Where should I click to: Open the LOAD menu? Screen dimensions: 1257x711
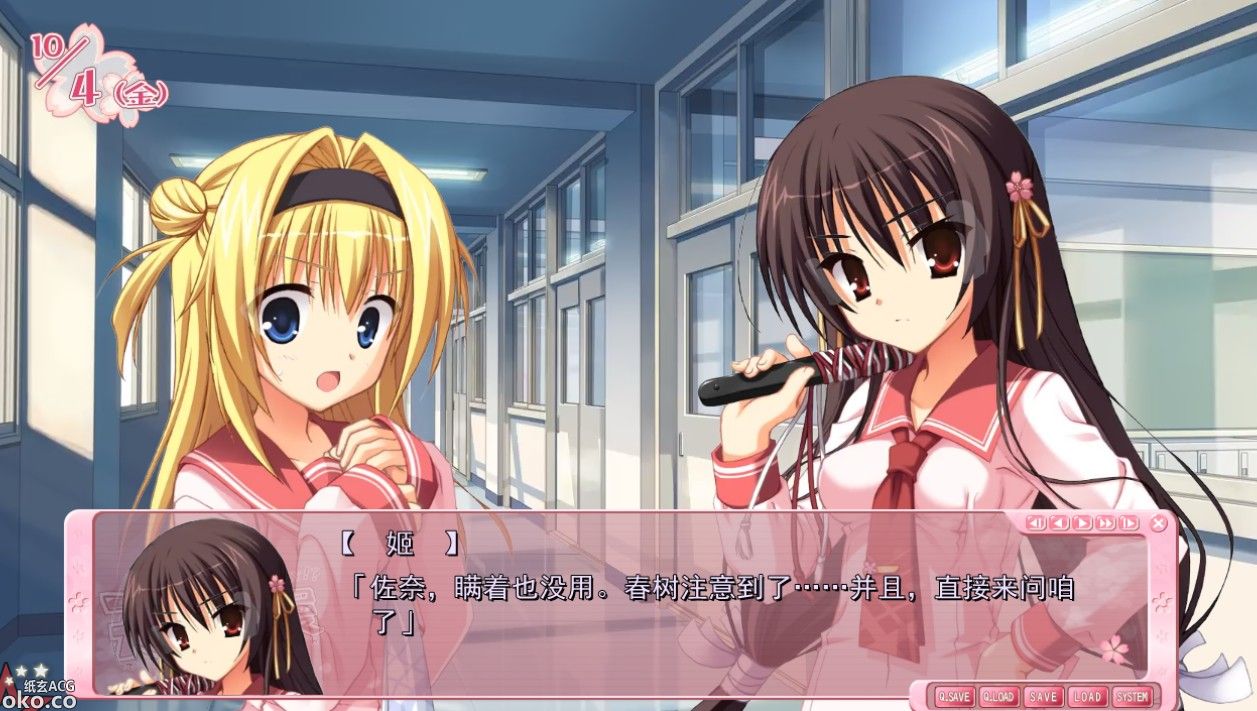click(1086, 696)
